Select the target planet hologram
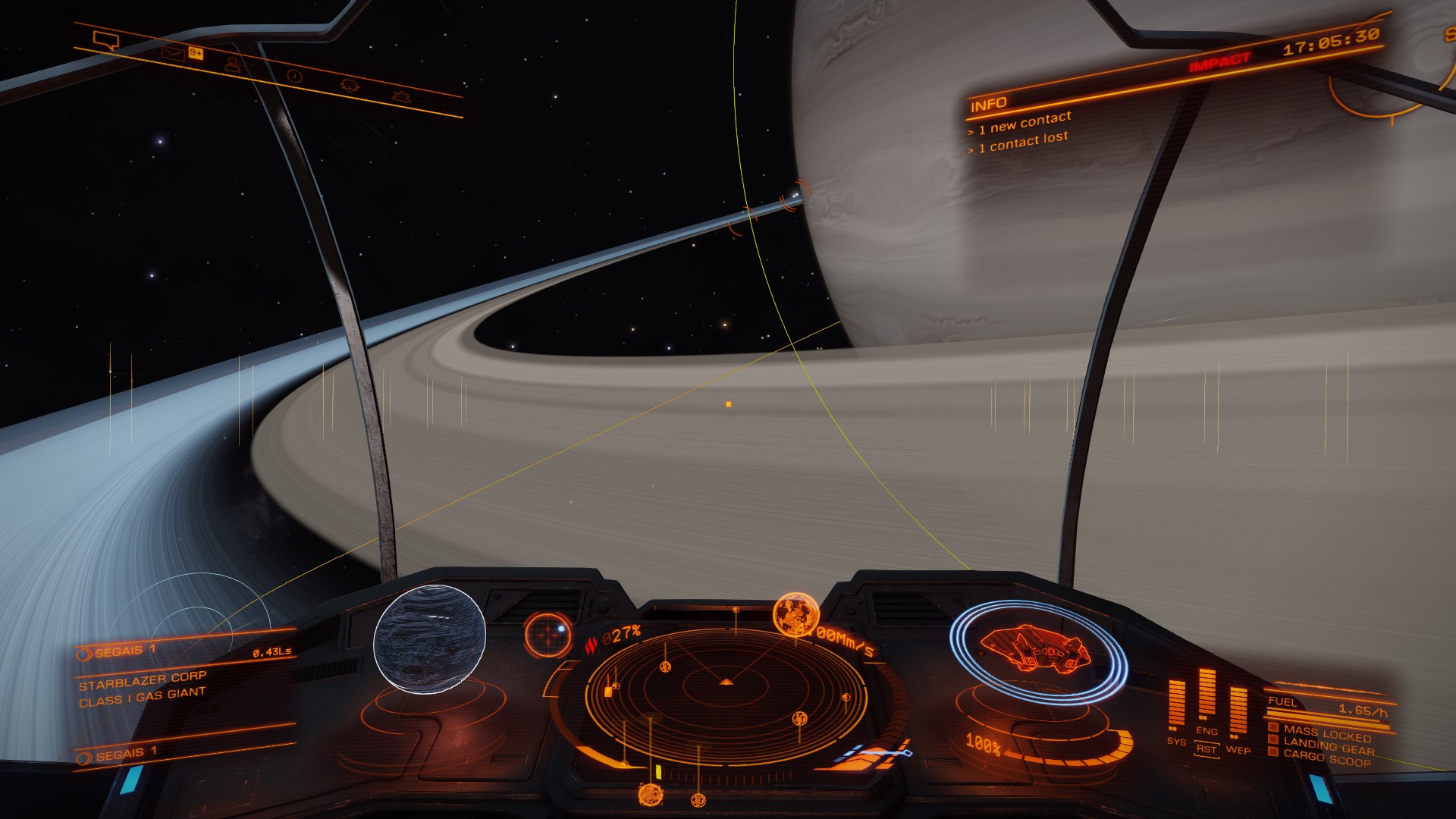This screenshot has width=1456, height=819. point(429,638)
